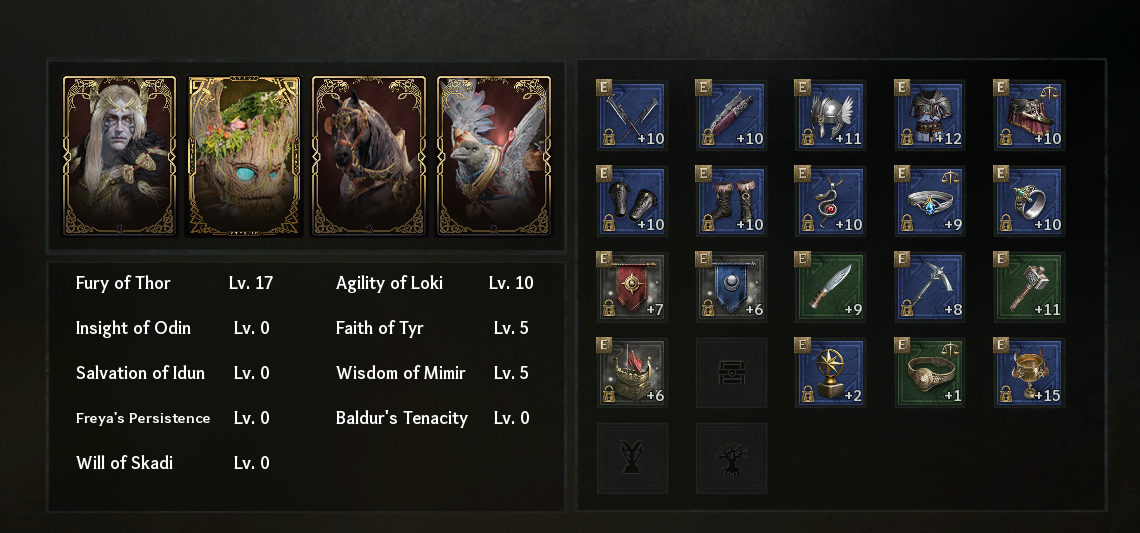The height and width of the screenshot is (533, 1140).
Task: Open the winged silver helmet +11 slot
Action: (x=830, y=116)
